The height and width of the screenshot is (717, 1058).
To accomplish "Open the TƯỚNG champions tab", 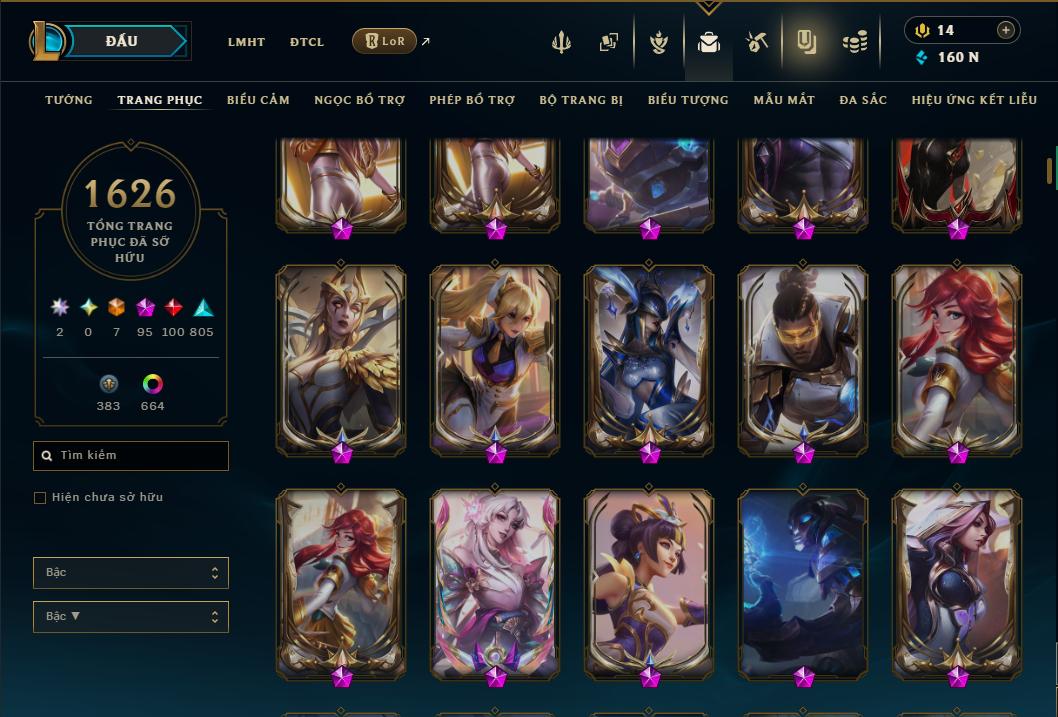I will (69, 100).
